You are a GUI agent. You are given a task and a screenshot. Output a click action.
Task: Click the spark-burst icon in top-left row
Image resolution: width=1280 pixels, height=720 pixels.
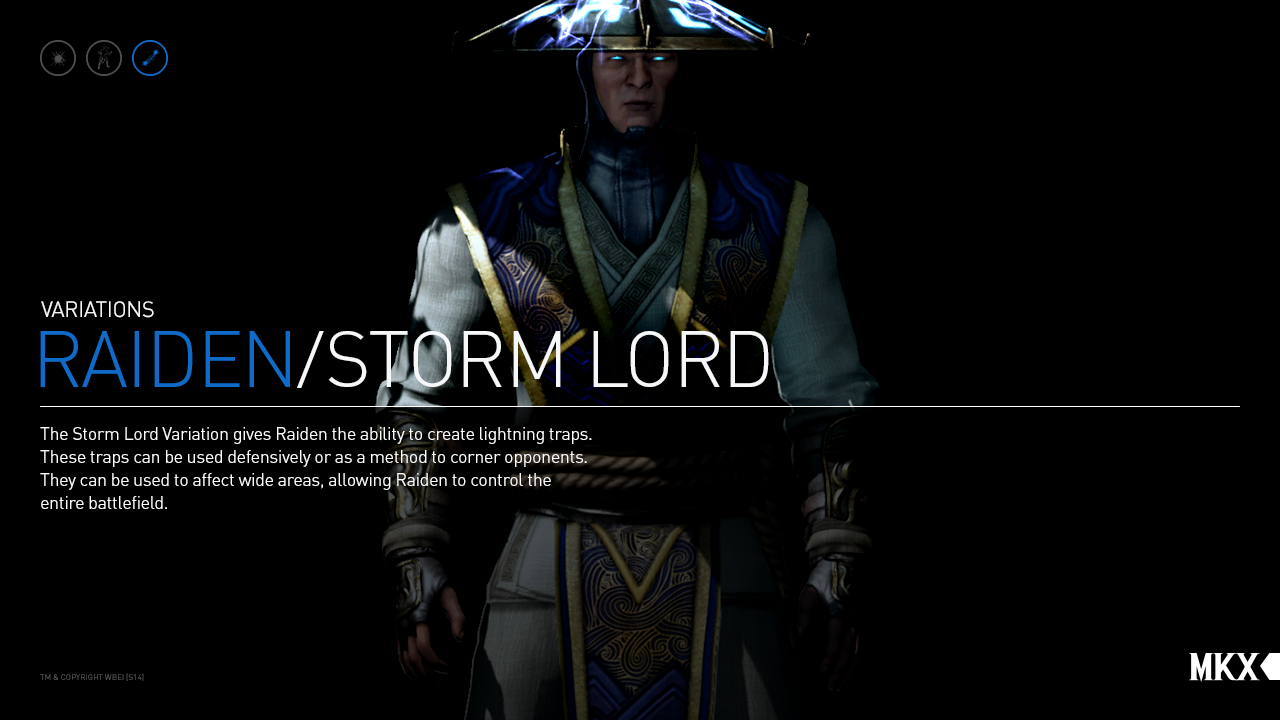[57, 57]
